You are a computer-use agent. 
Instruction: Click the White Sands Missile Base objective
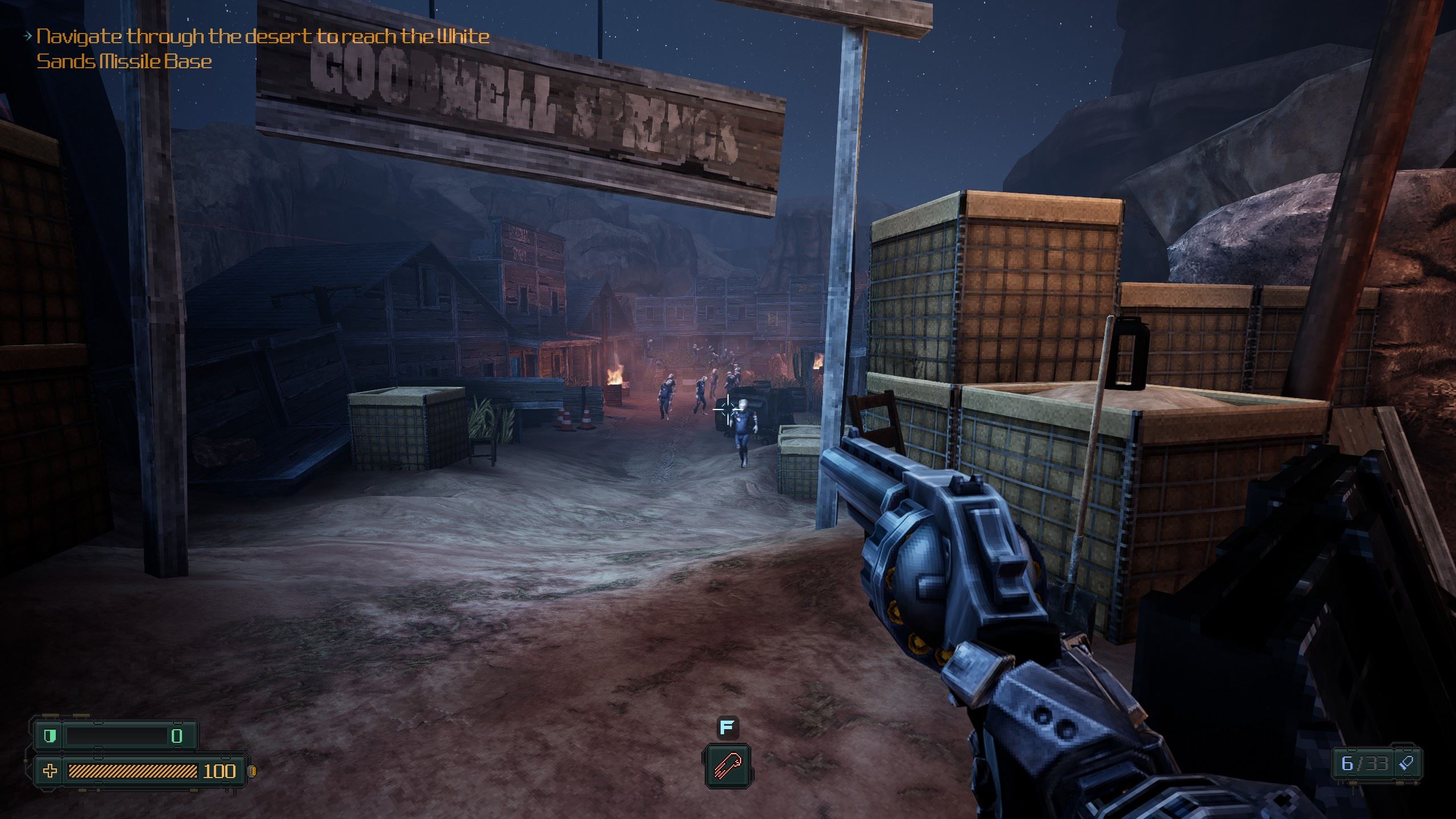pos(262,49)
